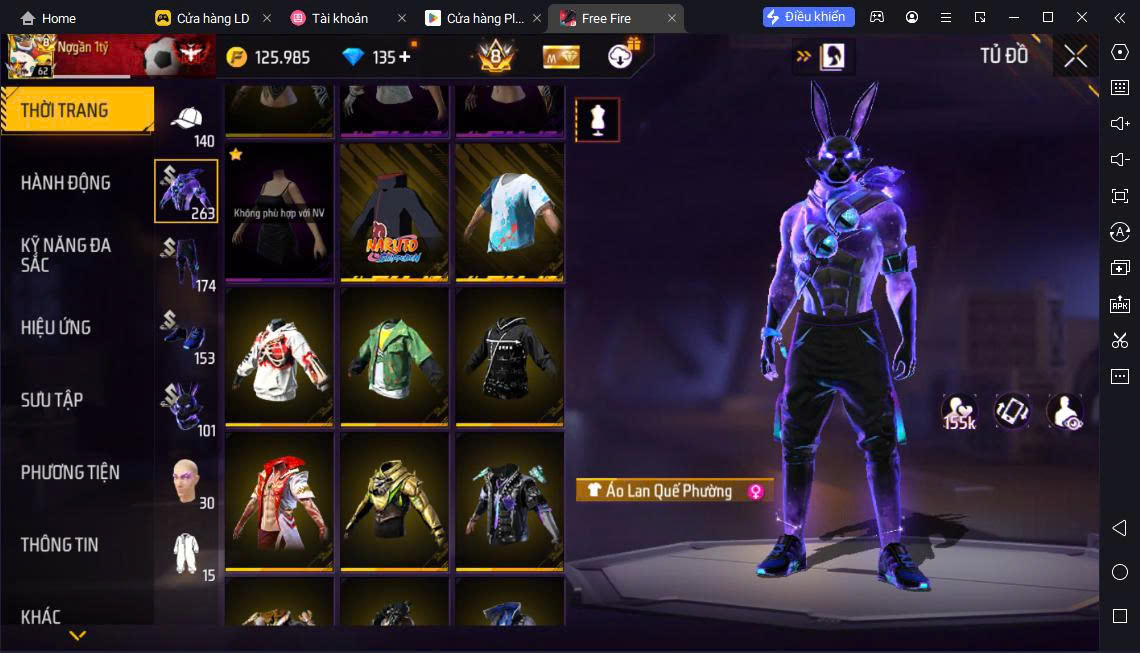Show the Thông Tin tab
Viewport: 1140px width, 653px height.
point(60,545)
